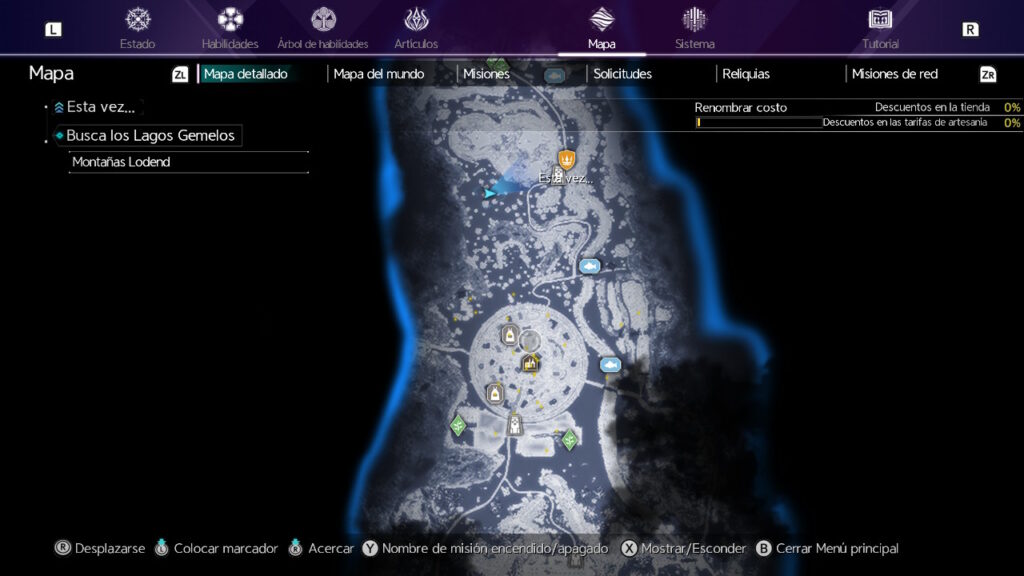Open Árbol de habilidades tab
This screenshot has height=576, width=1024.
pos(323,28)
